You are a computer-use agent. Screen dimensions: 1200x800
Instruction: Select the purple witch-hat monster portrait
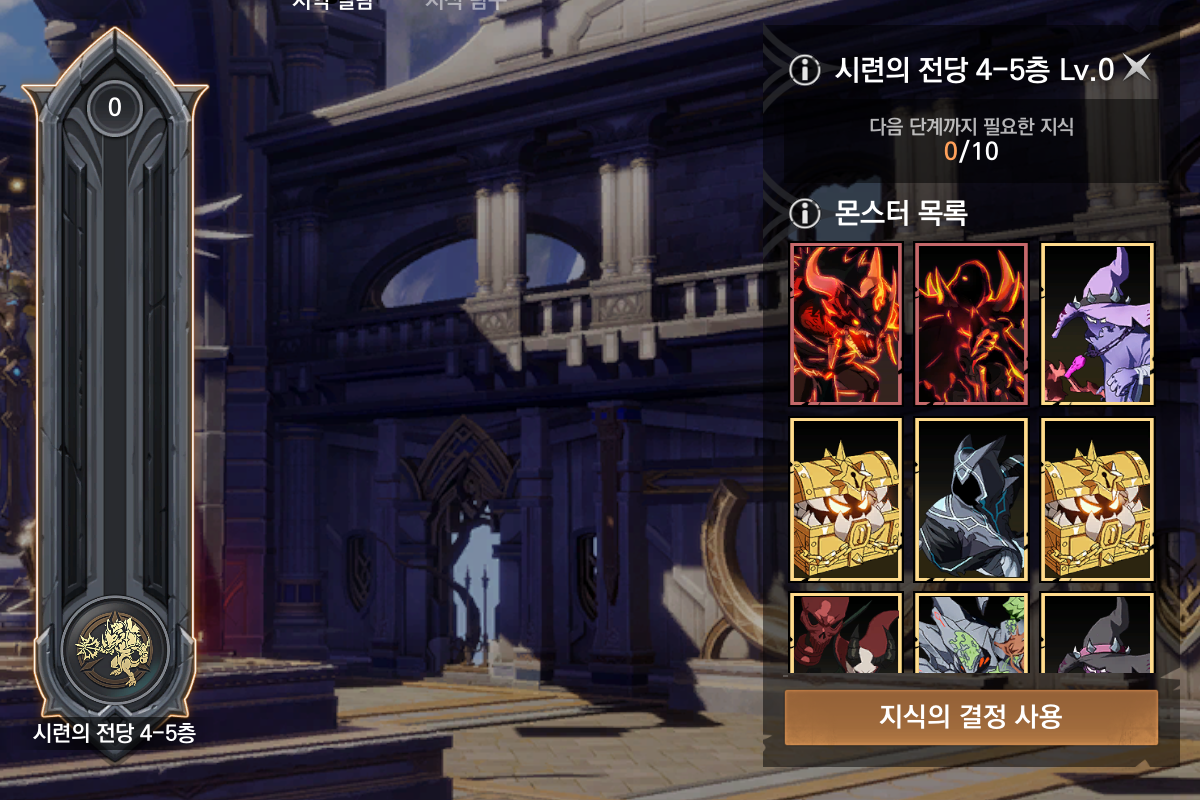click(x=1098, y=323)
